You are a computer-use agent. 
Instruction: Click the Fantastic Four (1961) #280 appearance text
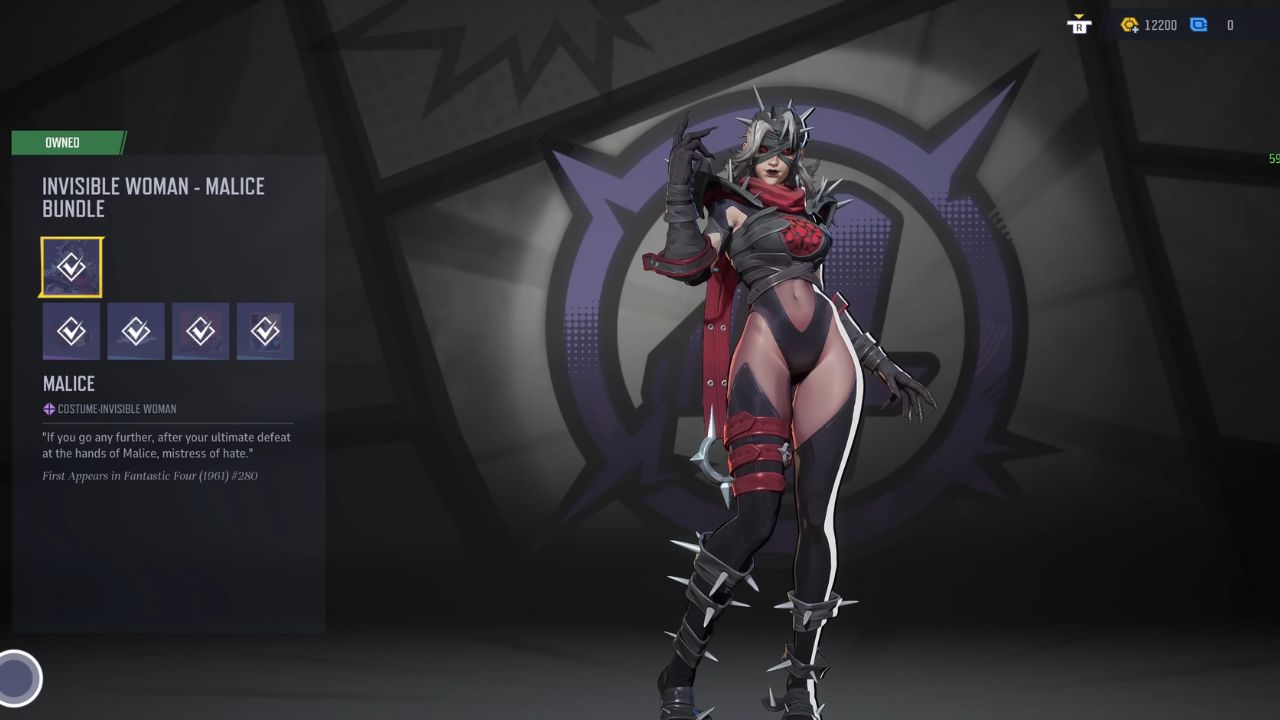150,475
